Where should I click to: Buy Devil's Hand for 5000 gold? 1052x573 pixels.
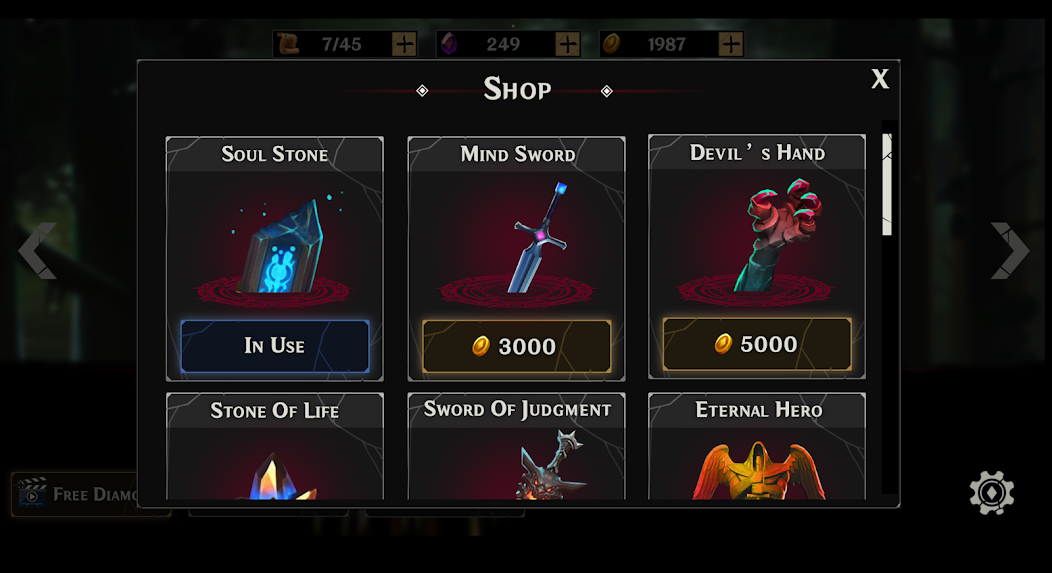[757, 344]
